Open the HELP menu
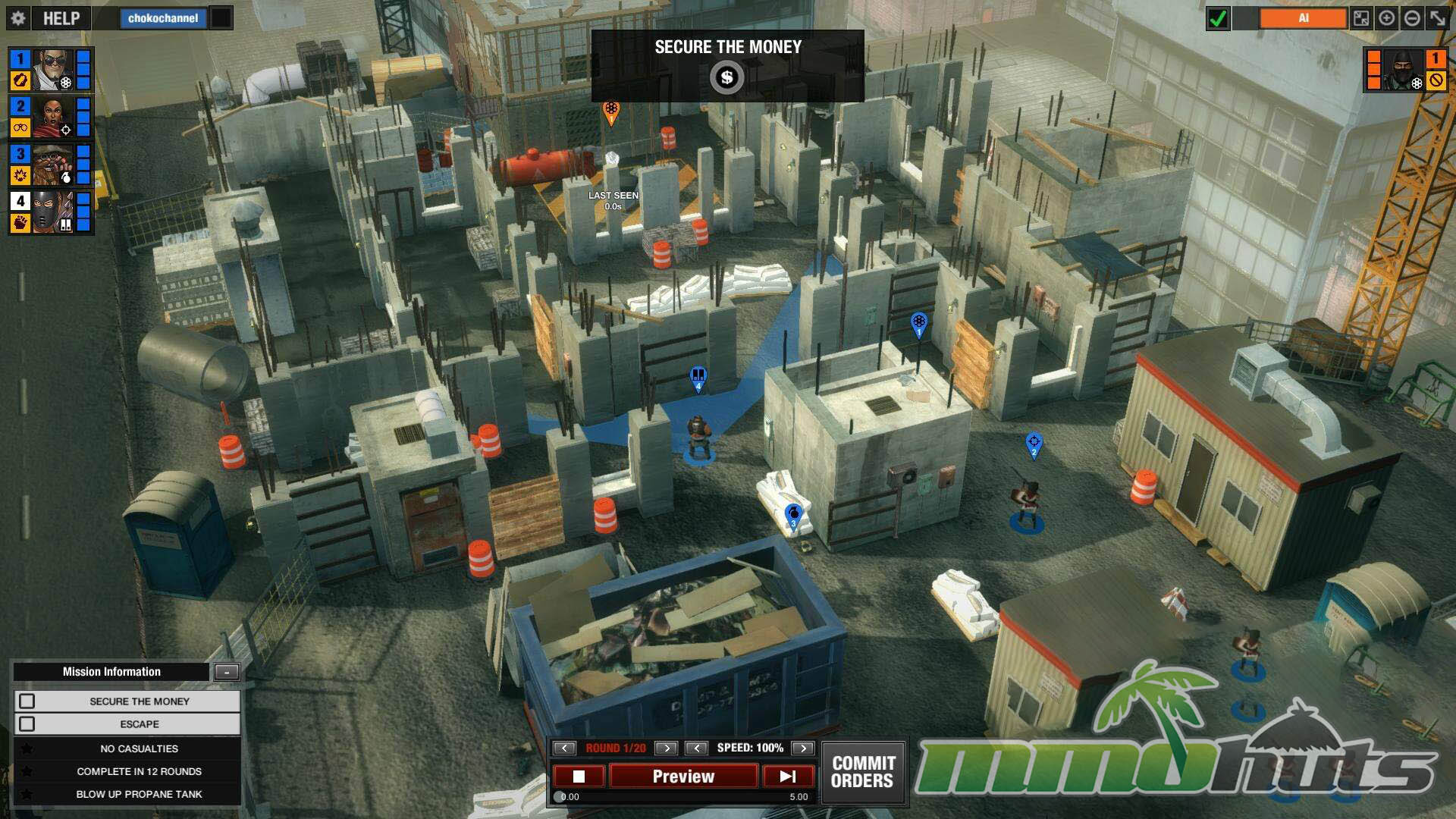The width and height of the screenshot is (1456, 819). pyautogui.click(x=61, y=18)
